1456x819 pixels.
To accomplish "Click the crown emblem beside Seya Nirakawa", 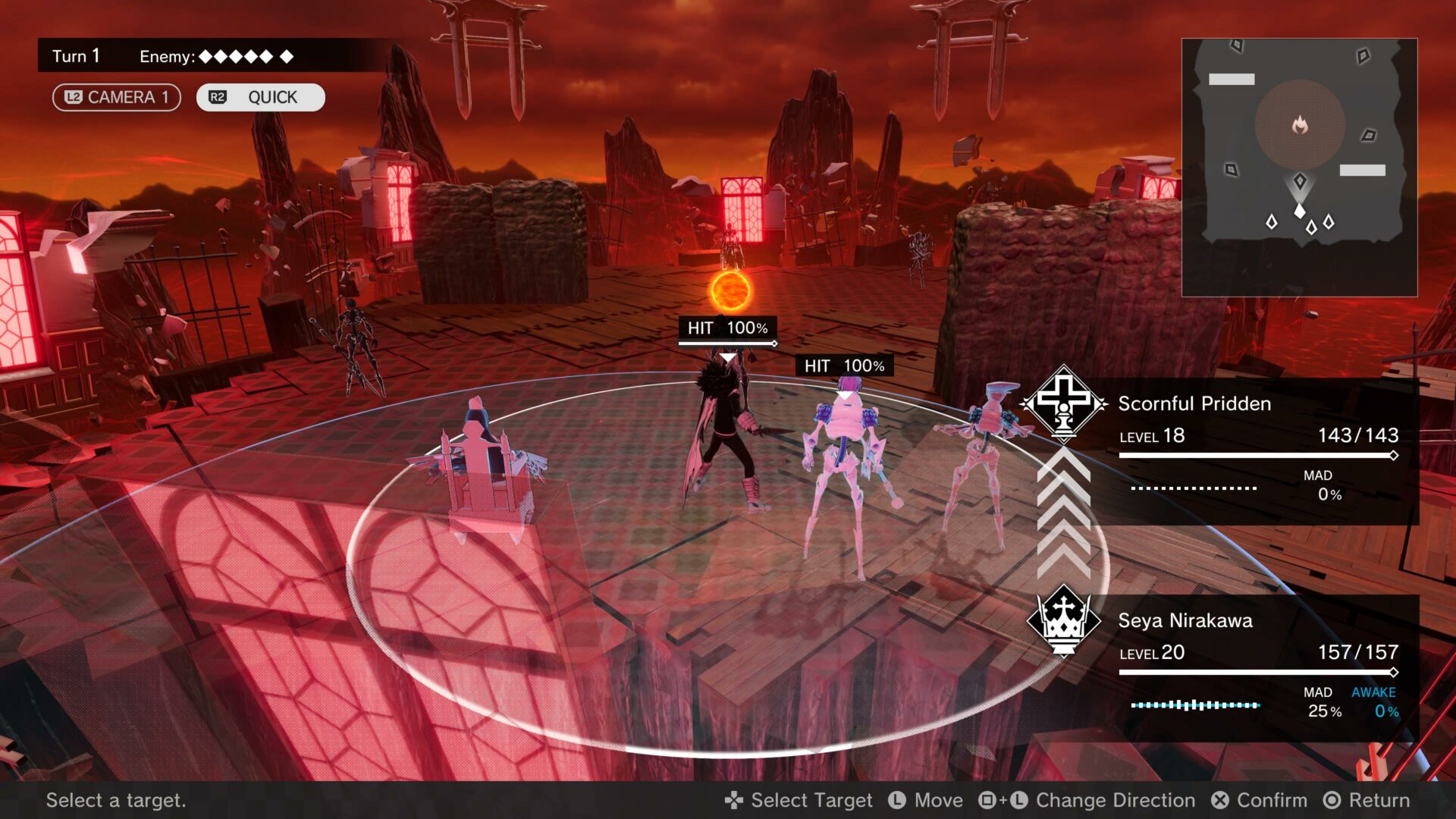I will click(x=1063, y=620).
